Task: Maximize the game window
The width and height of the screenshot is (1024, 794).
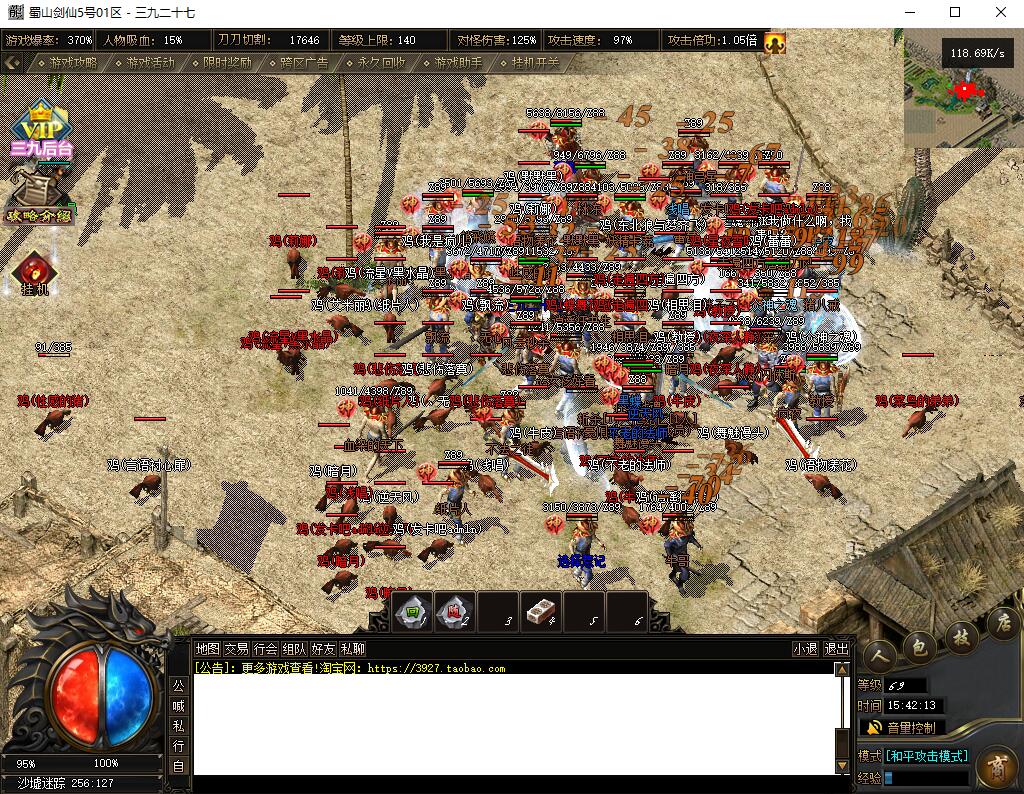Action: tap(955, 13)
